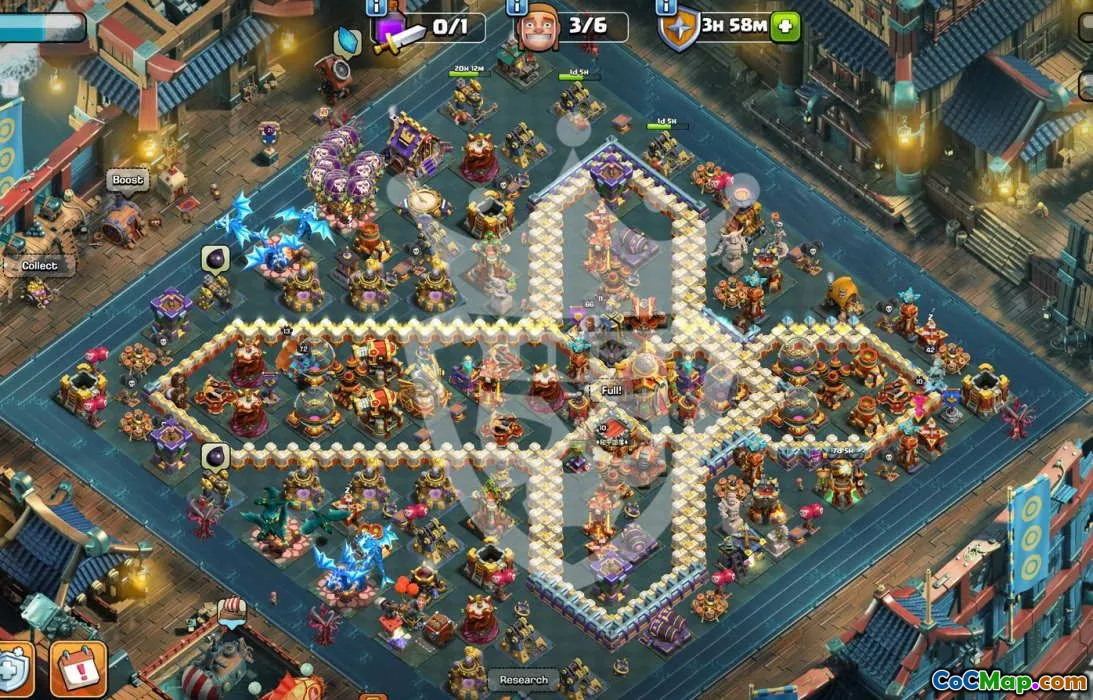The image size is (1093, 700).
Task: Tap the Research label bubble
Action: click(x=524, y=680)
